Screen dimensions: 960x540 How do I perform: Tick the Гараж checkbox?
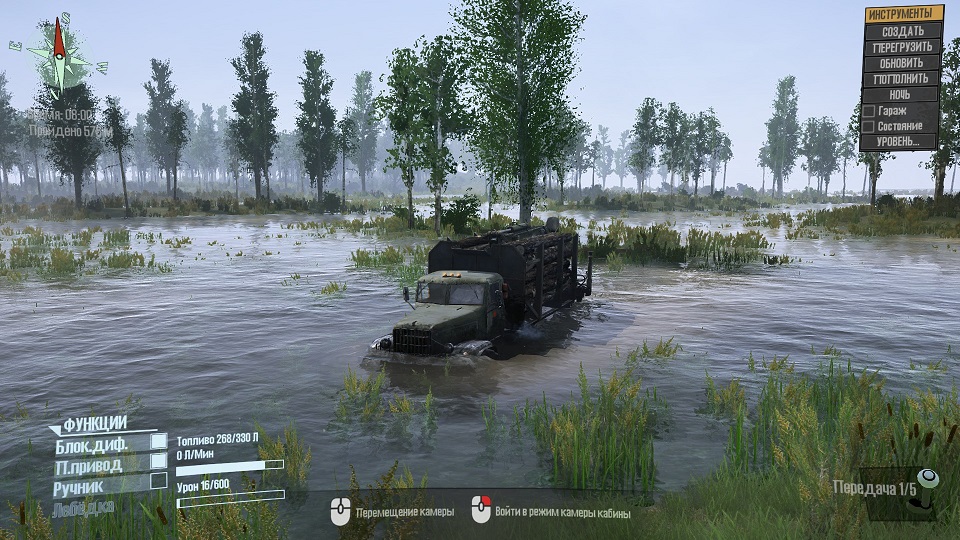click(x=869, y=111)
